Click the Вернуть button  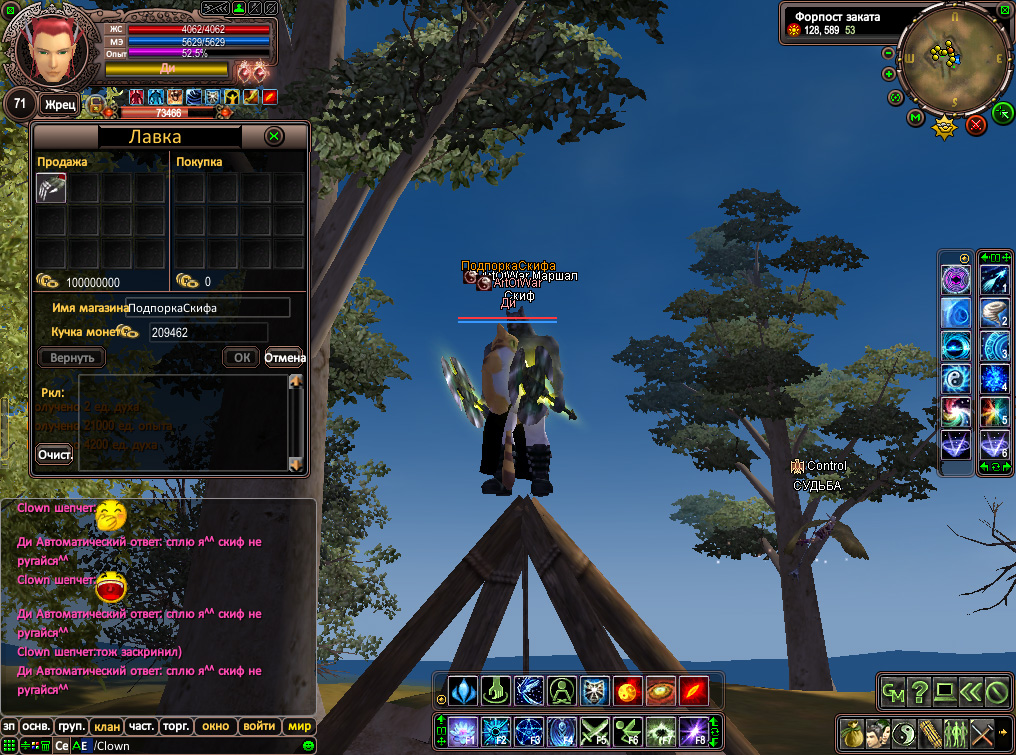pos(71,357)
